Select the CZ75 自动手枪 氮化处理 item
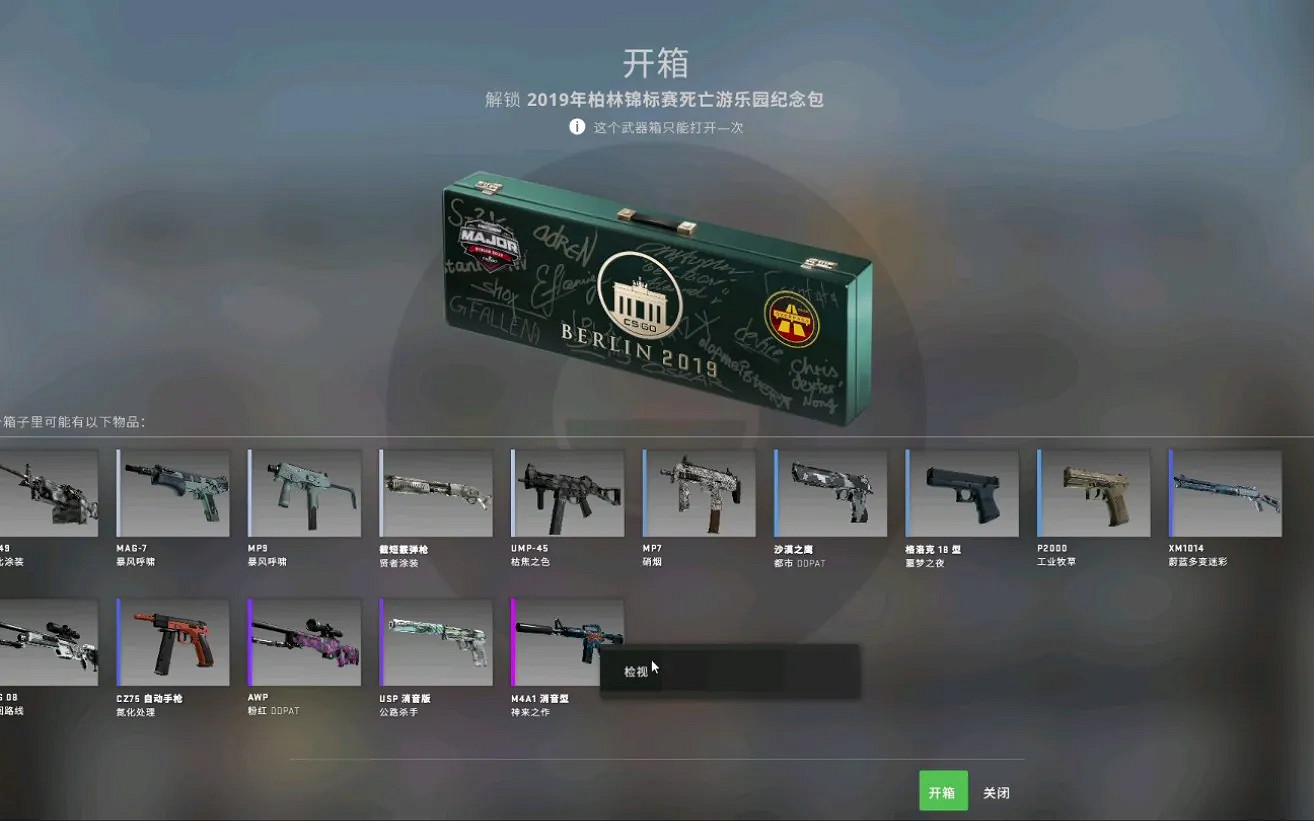This screenshot has height=821, width=1314. pos(172,642)
